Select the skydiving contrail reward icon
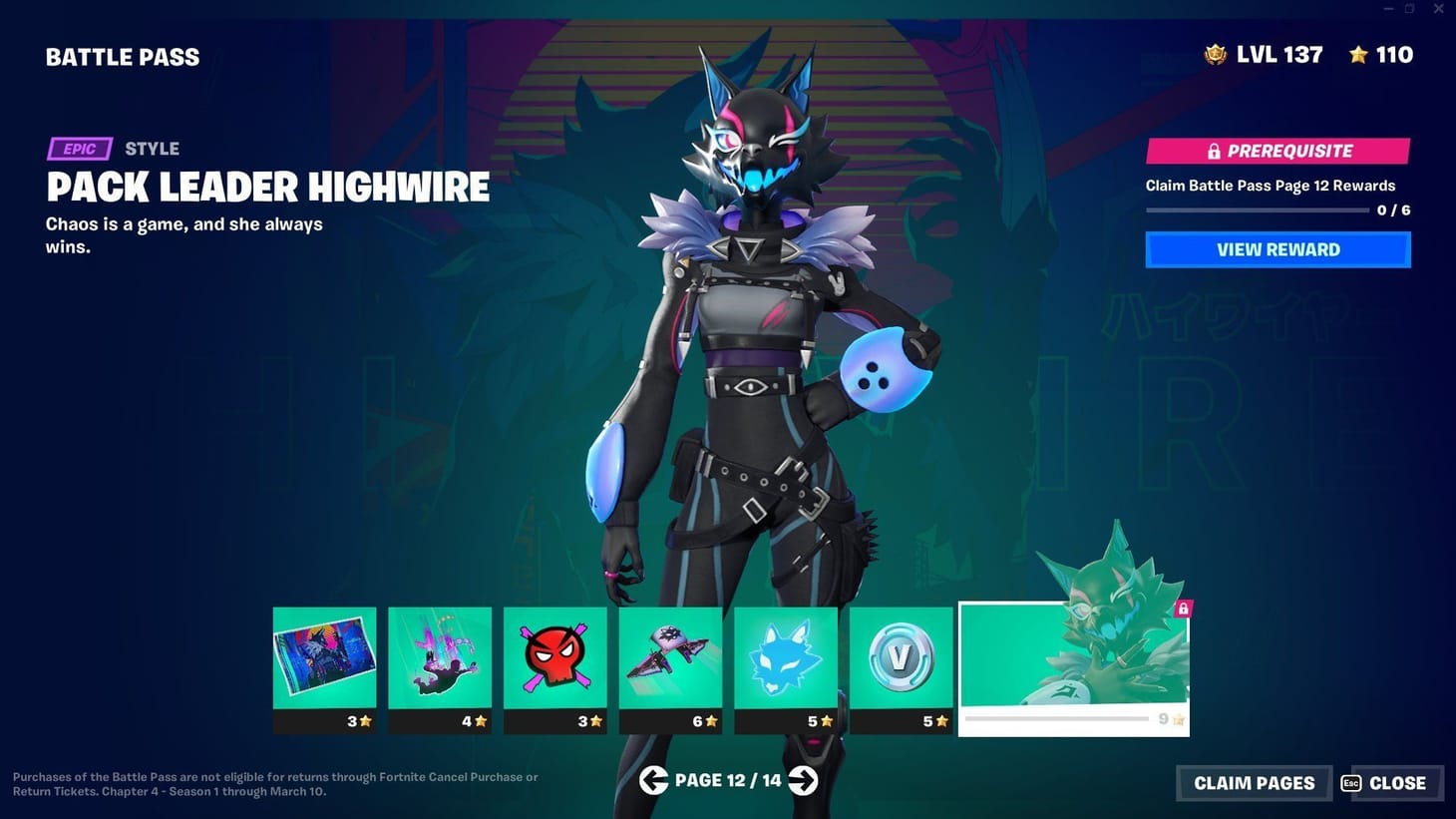1456x819 pixels. click(440, 656)
